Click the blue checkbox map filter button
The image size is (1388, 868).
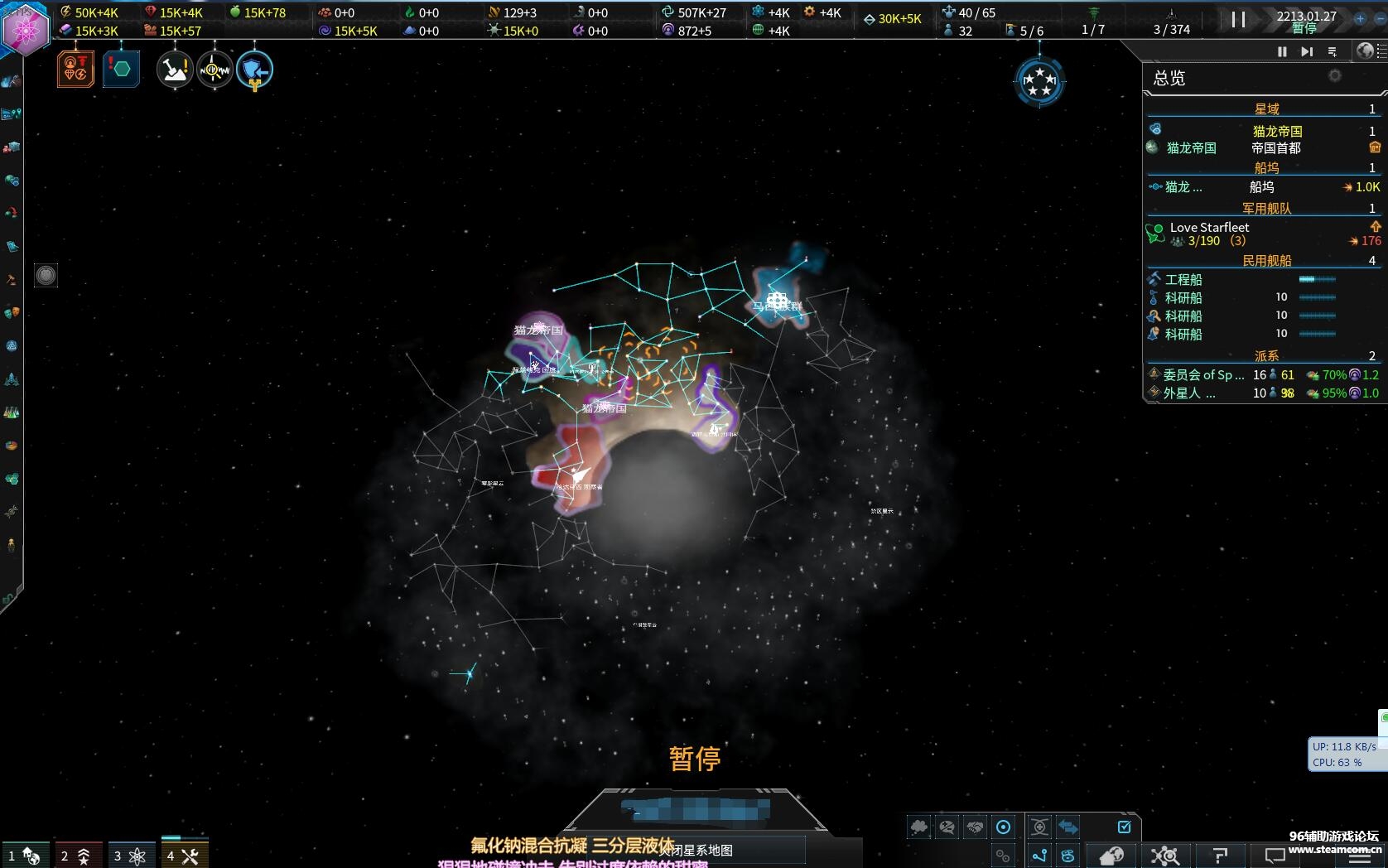click(x=1124, y=827)
